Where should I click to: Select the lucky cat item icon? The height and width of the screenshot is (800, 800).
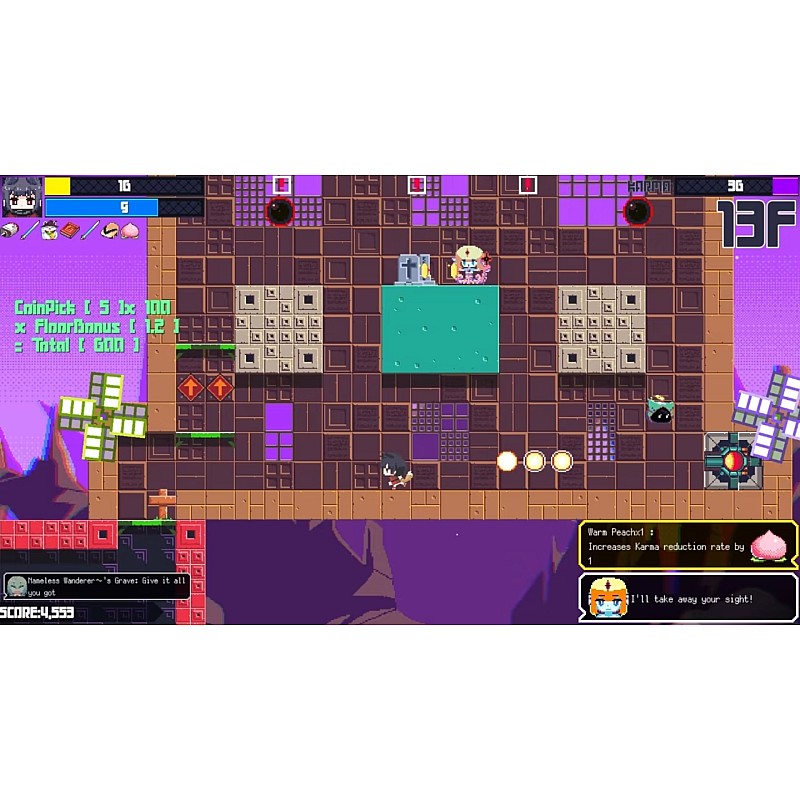click(49, 231)
